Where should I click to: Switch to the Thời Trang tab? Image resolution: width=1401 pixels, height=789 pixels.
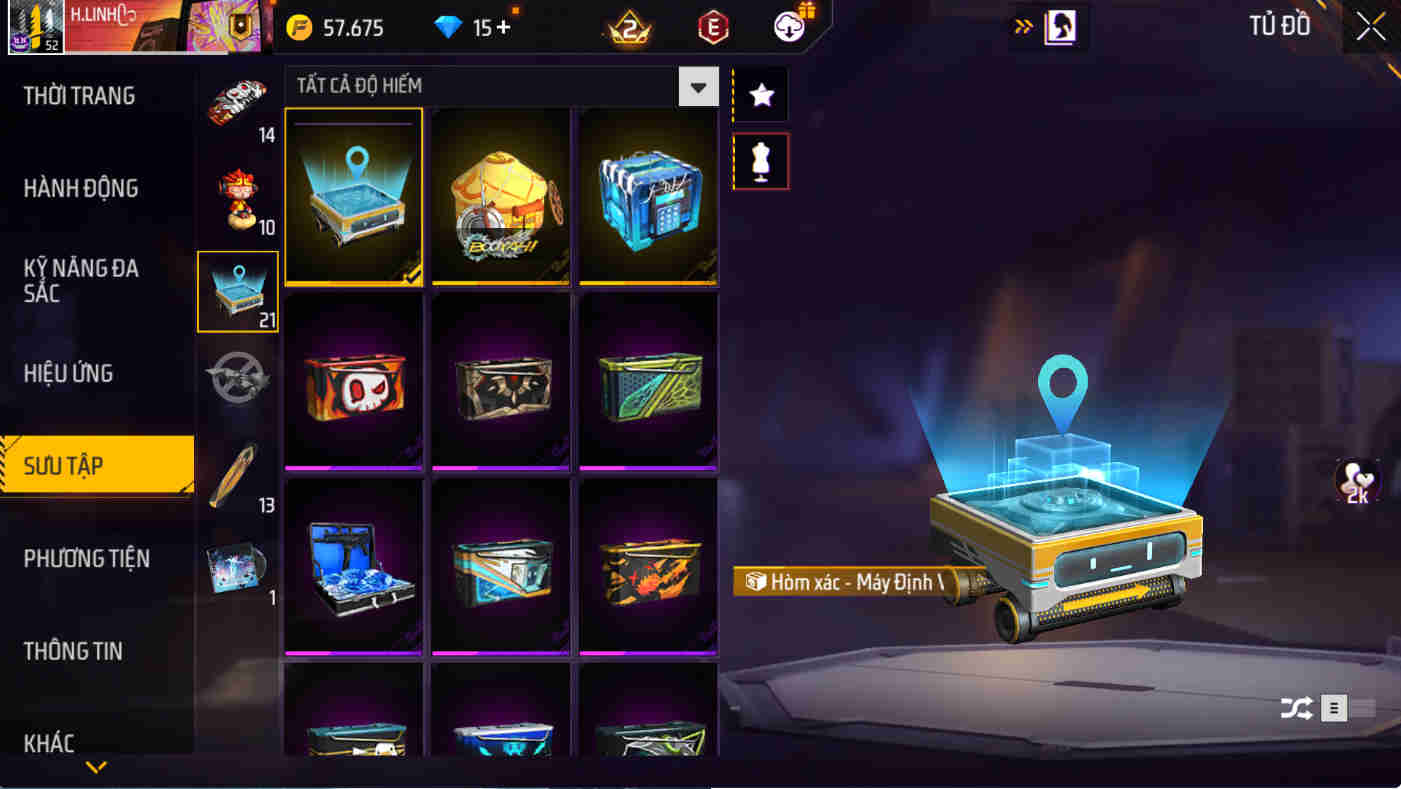(78, 95)
